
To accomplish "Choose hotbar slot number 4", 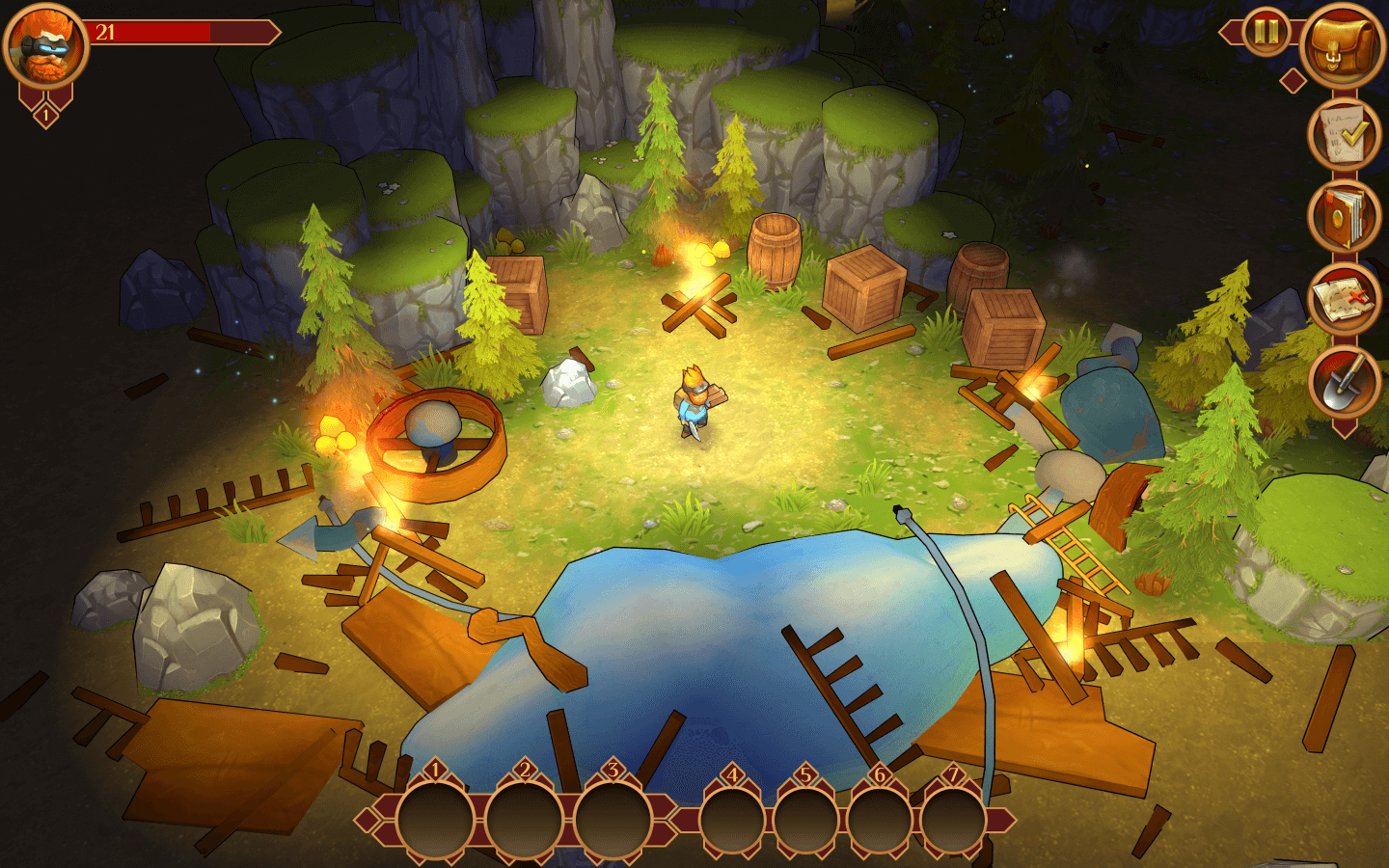I will pos(732,821).
